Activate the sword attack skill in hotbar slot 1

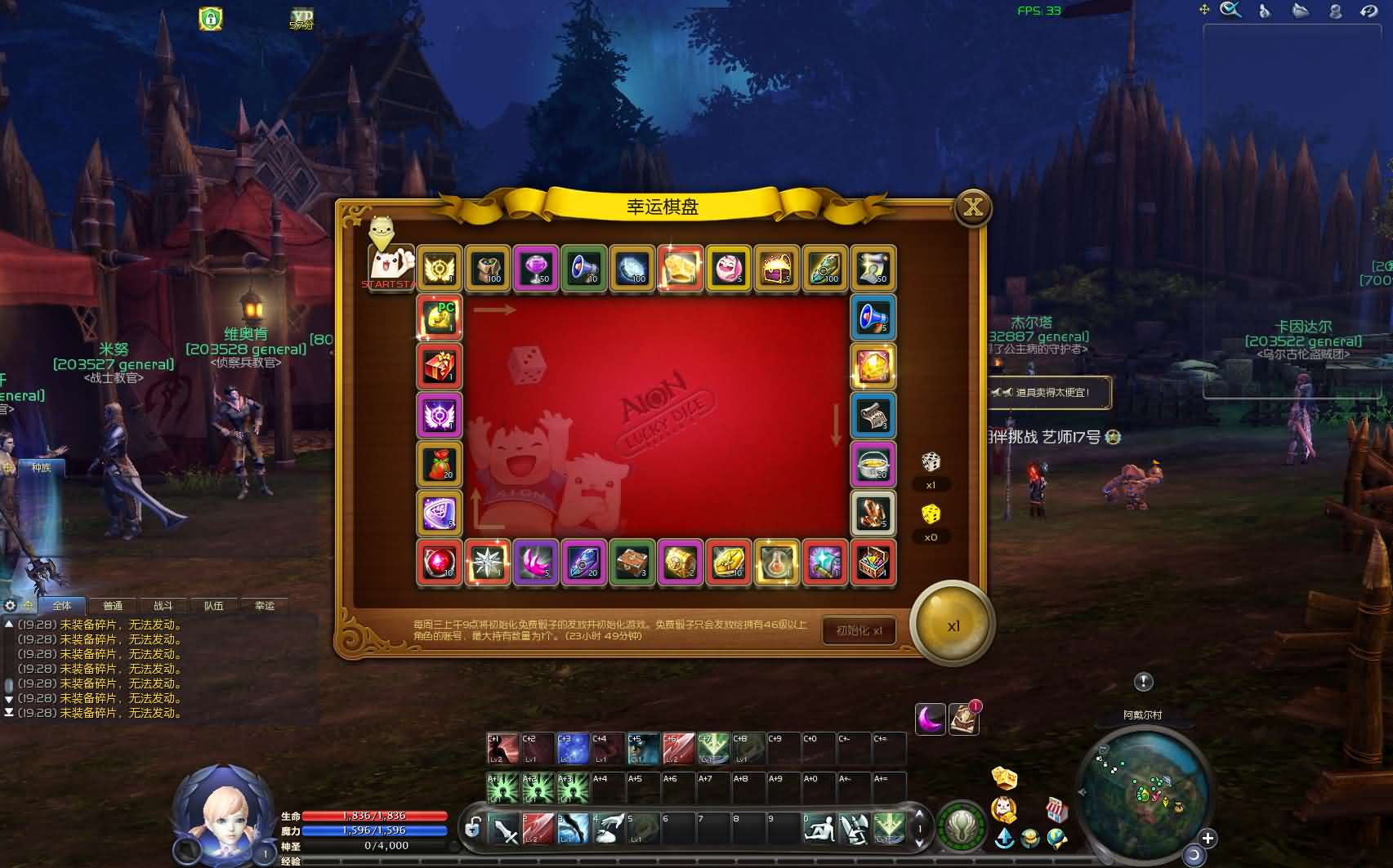[x=504, y=829]
